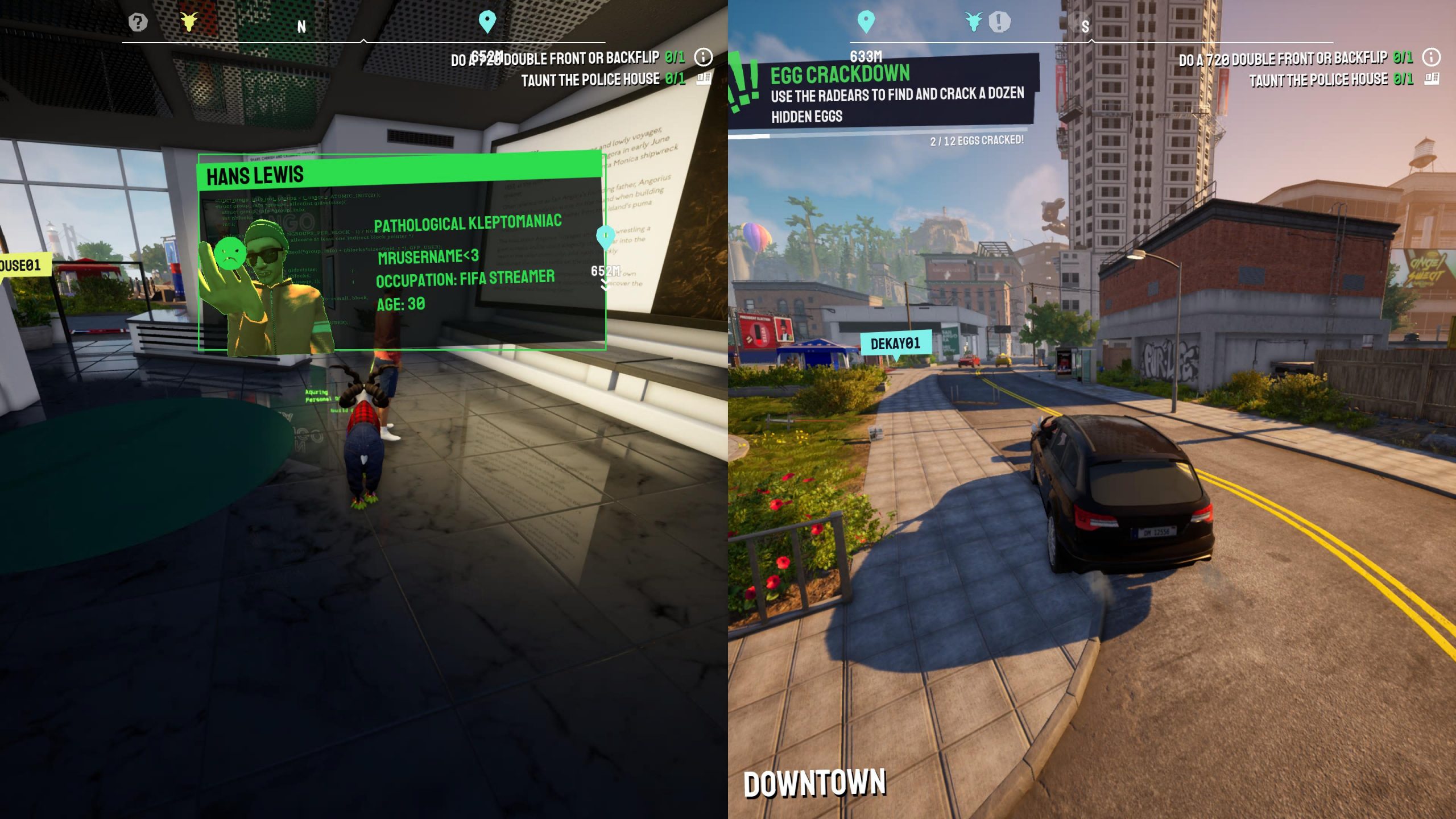Image resolution: width=1456 pixels, height=819 pixels.
Task: Click the EGG CRACKDOWN quest title
Action: [x=842, y=73]
